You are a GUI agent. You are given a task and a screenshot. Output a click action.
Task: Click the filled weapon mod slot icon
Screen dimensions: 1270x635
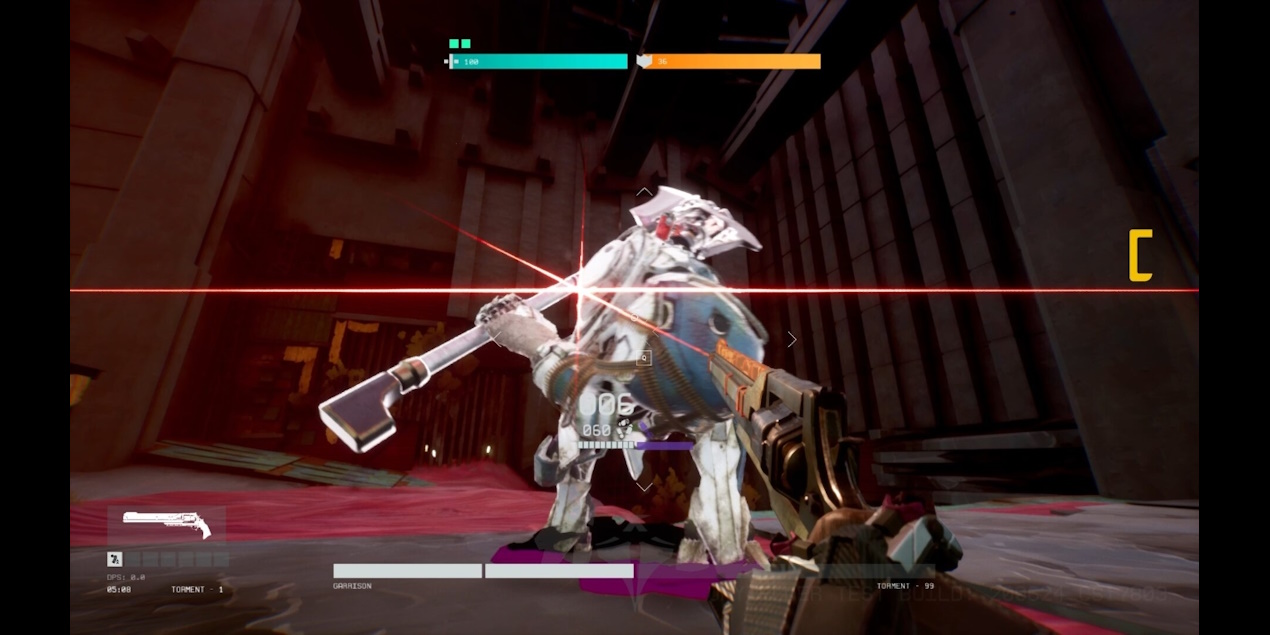coord(114,559)
